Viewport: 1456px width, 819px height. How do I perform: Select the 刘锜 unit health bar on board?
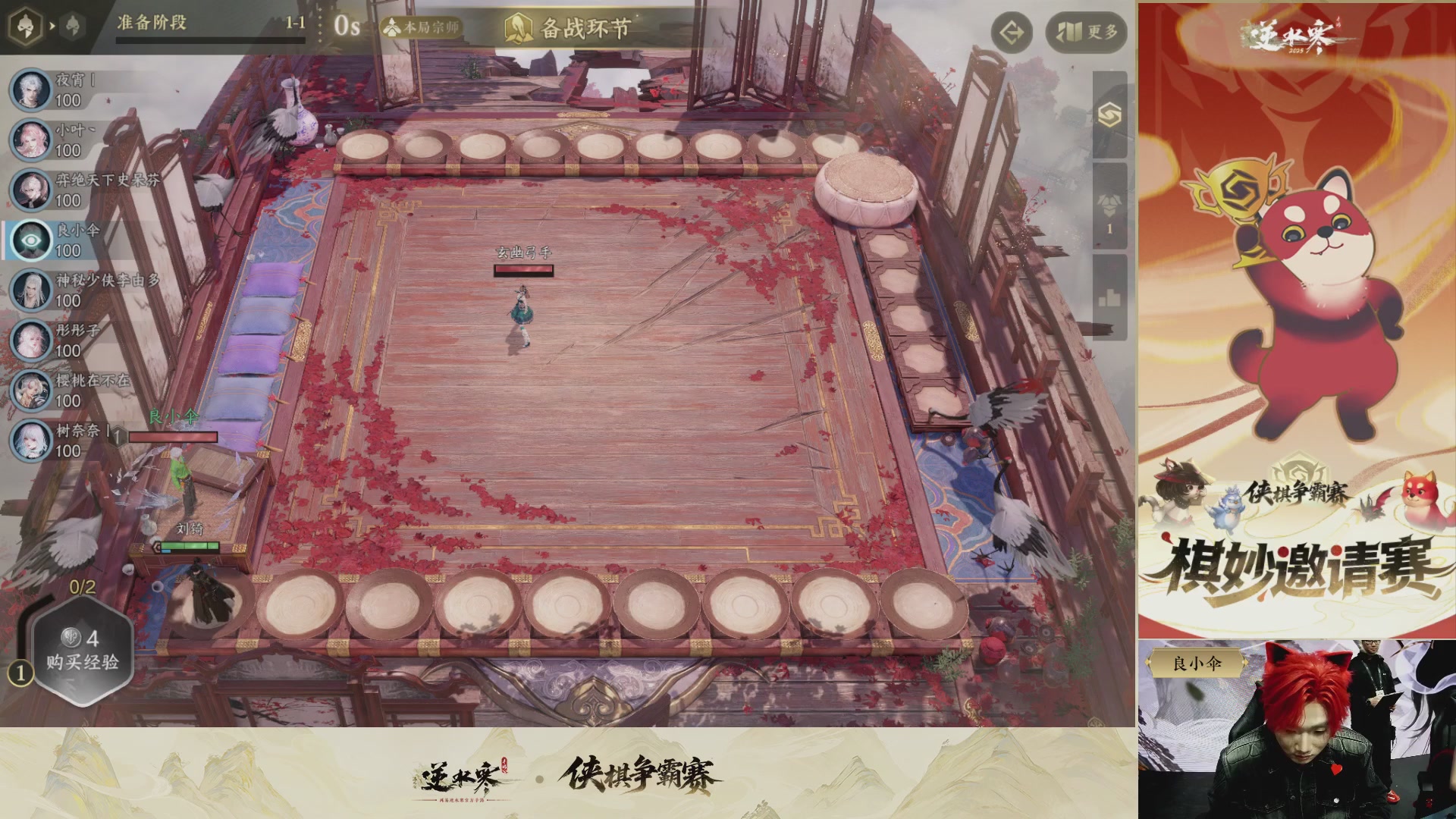point(190,544)
